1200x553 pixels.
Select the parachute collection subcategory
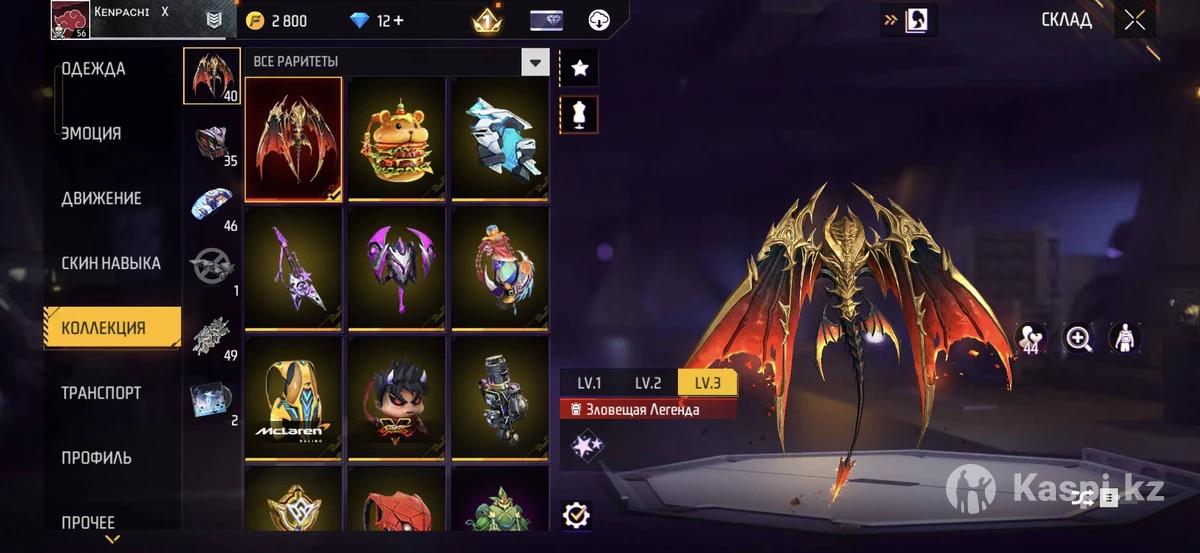pos(212,206)
